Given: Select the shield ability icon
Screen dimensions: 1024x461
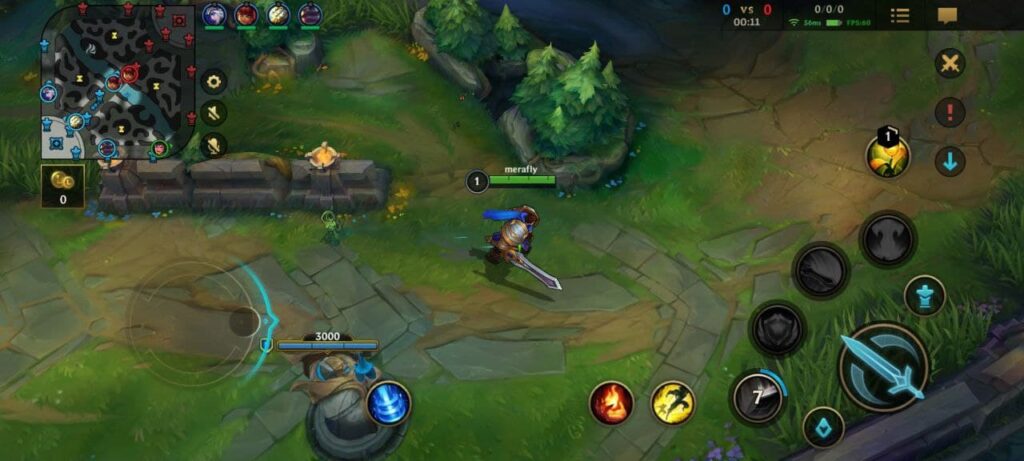Looking at the screenshot, I should click(778, 329).
